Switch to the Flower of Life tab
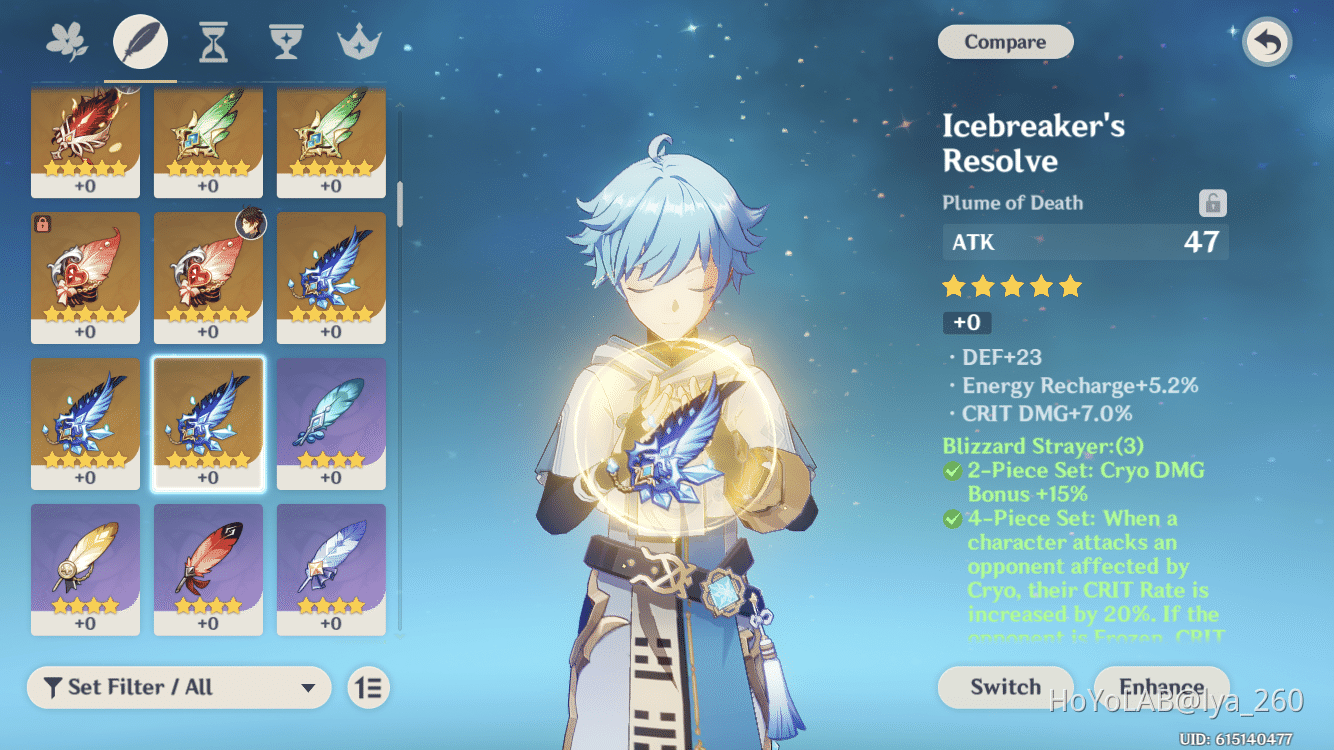This screenshot has height=750, width=1334. pos(67,43)
